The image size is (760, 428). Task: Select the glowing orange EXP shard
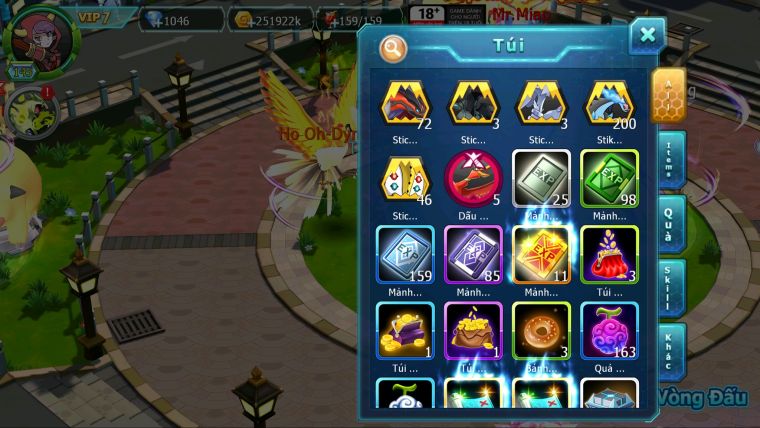pyautogui.click(x=541, y=253)
